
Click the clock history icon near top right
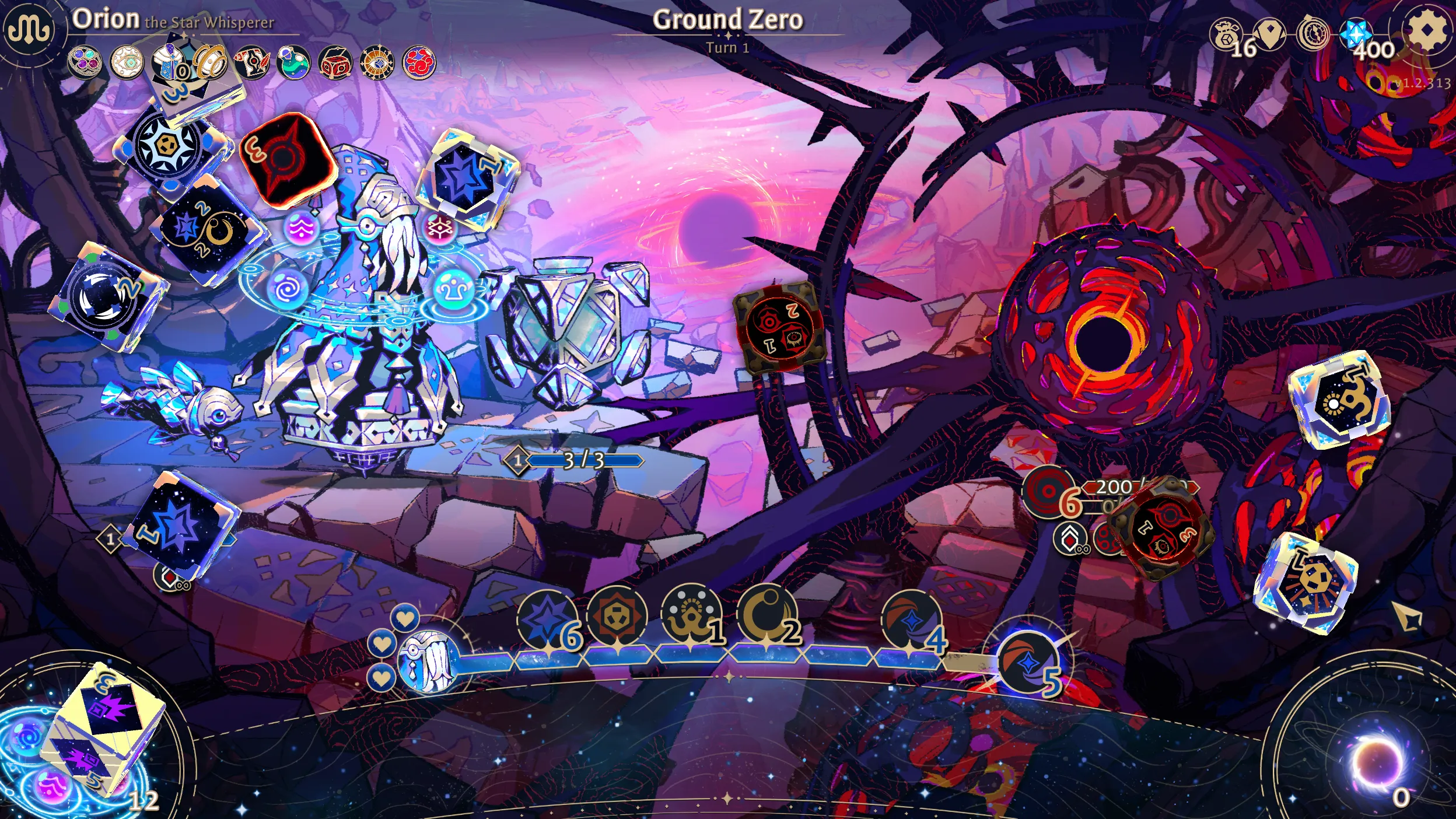pos(1312,32)
